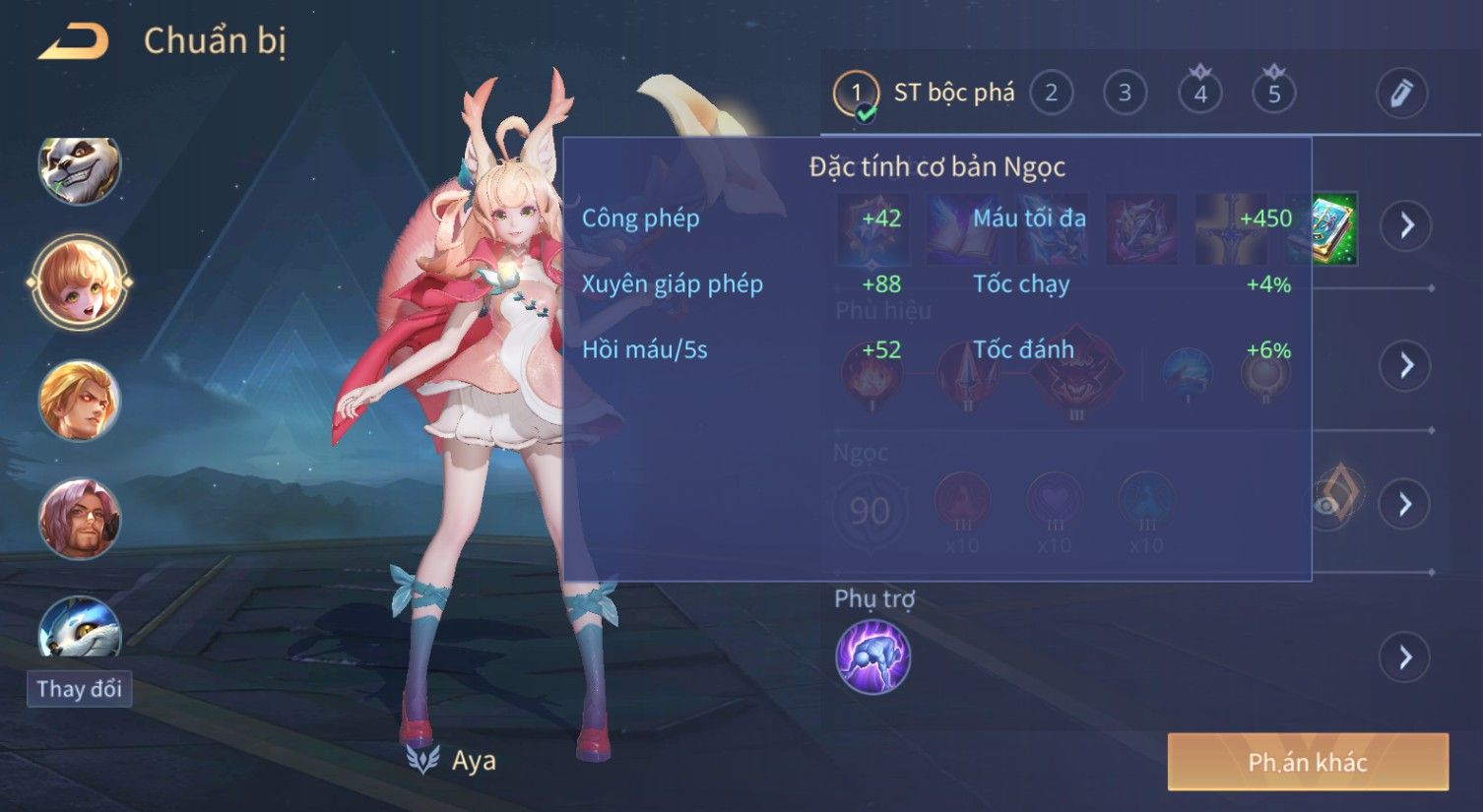
Task: Toggle the eye icon beside Ngọc
Action: coord(1327,505)
